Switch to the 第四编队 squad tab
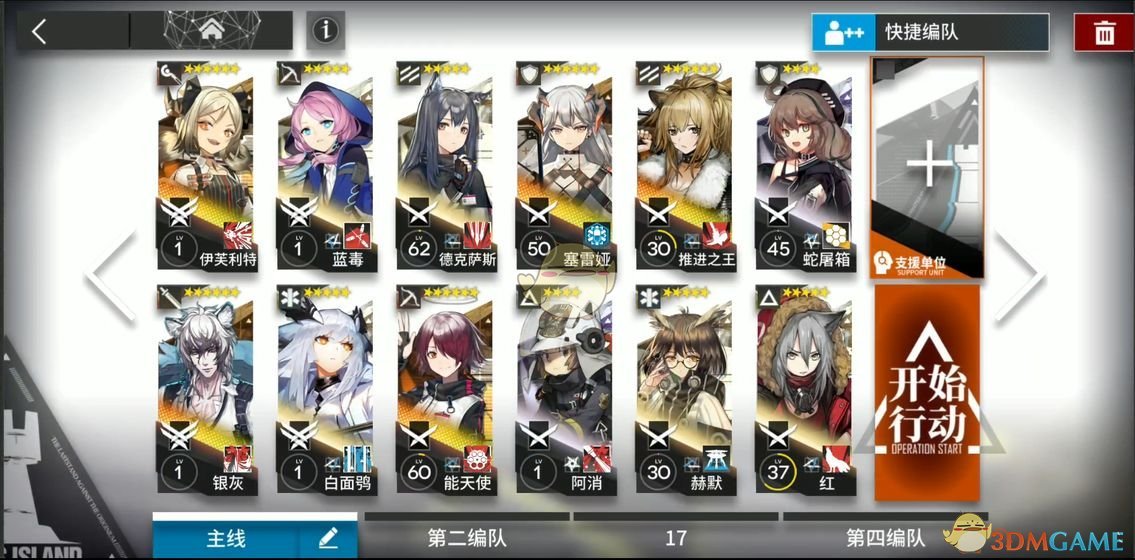 (884, 538)
